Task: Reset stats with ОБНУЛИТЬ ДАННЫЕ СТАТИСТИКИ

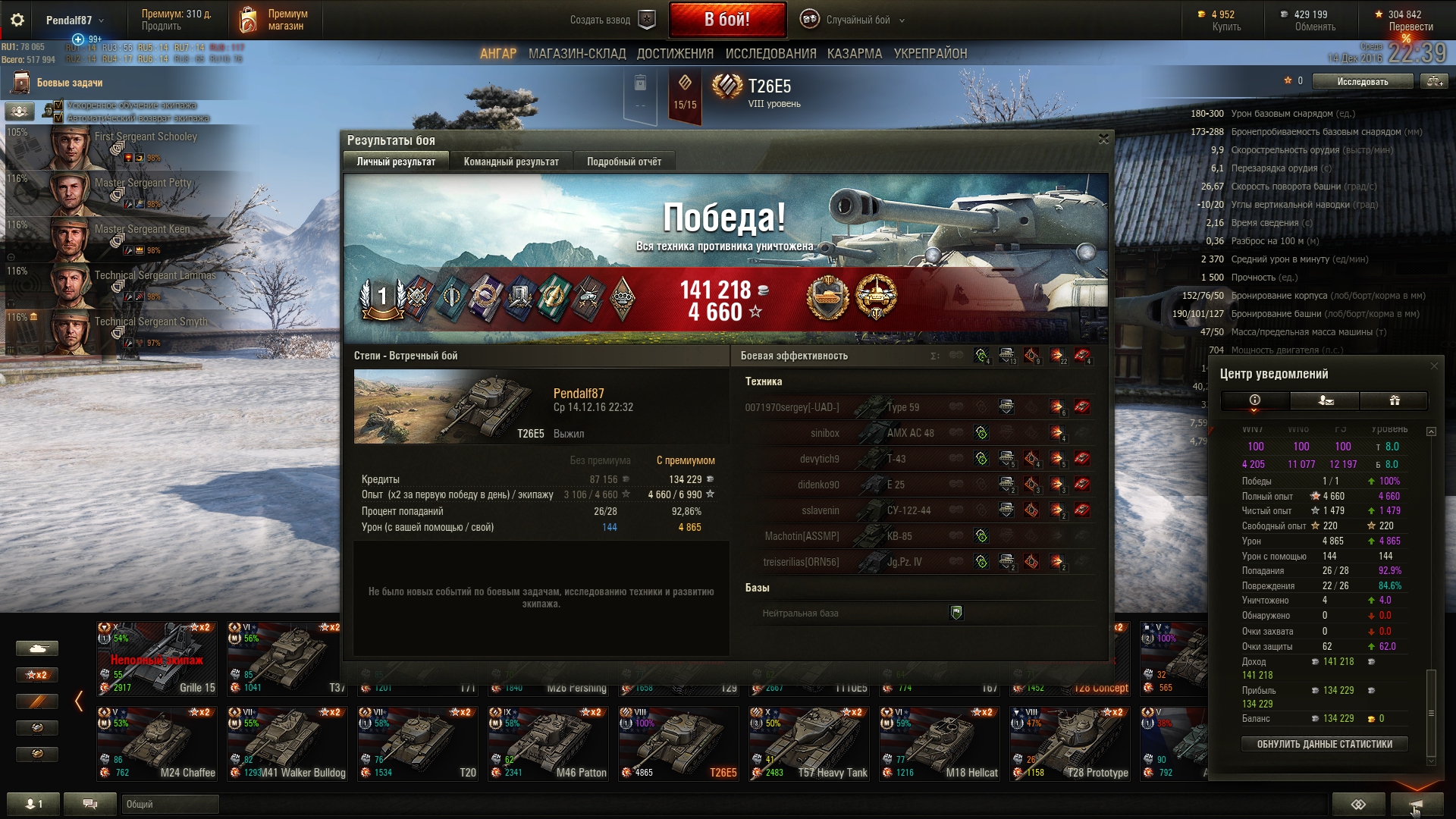Action: click(1324, 744)
